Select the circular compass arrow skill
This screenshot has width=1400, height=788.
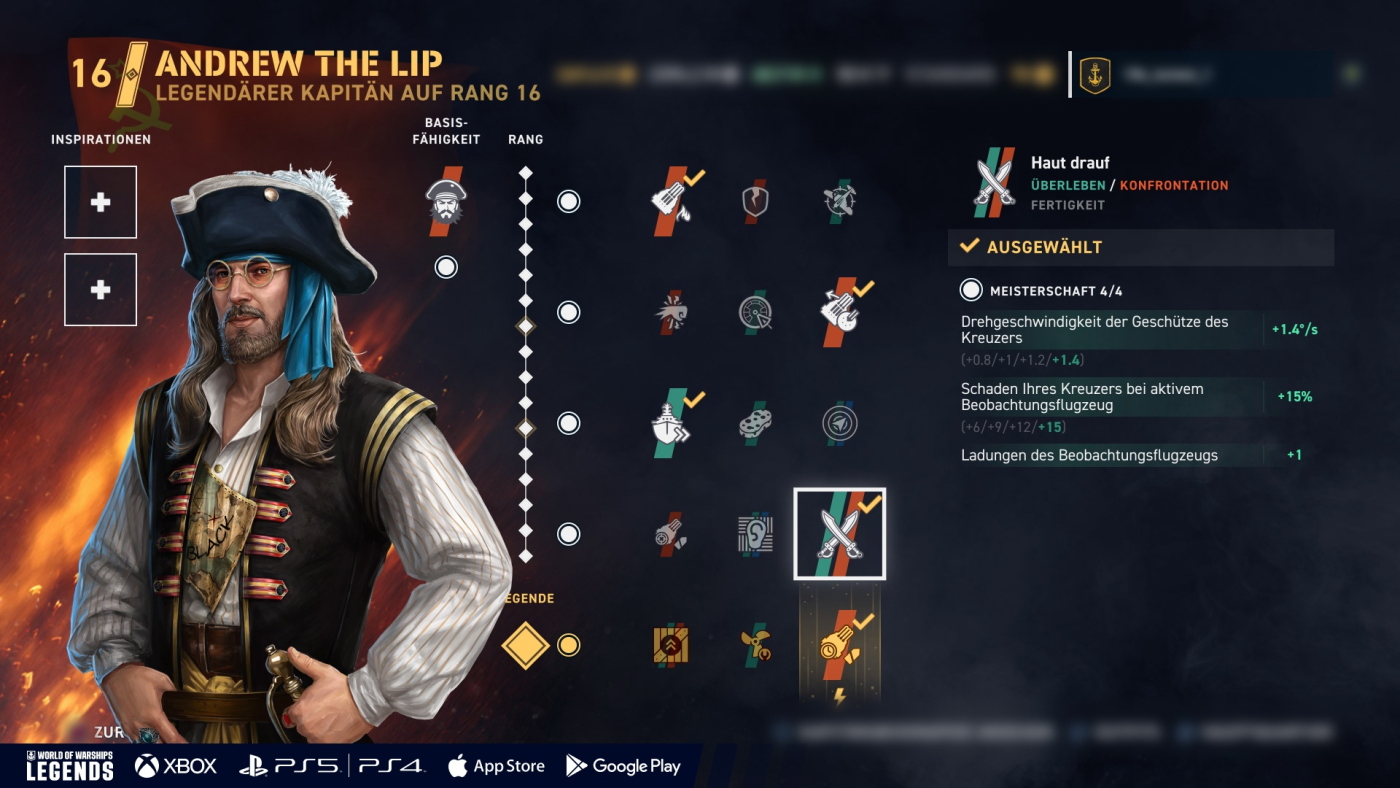click(840, 423)
